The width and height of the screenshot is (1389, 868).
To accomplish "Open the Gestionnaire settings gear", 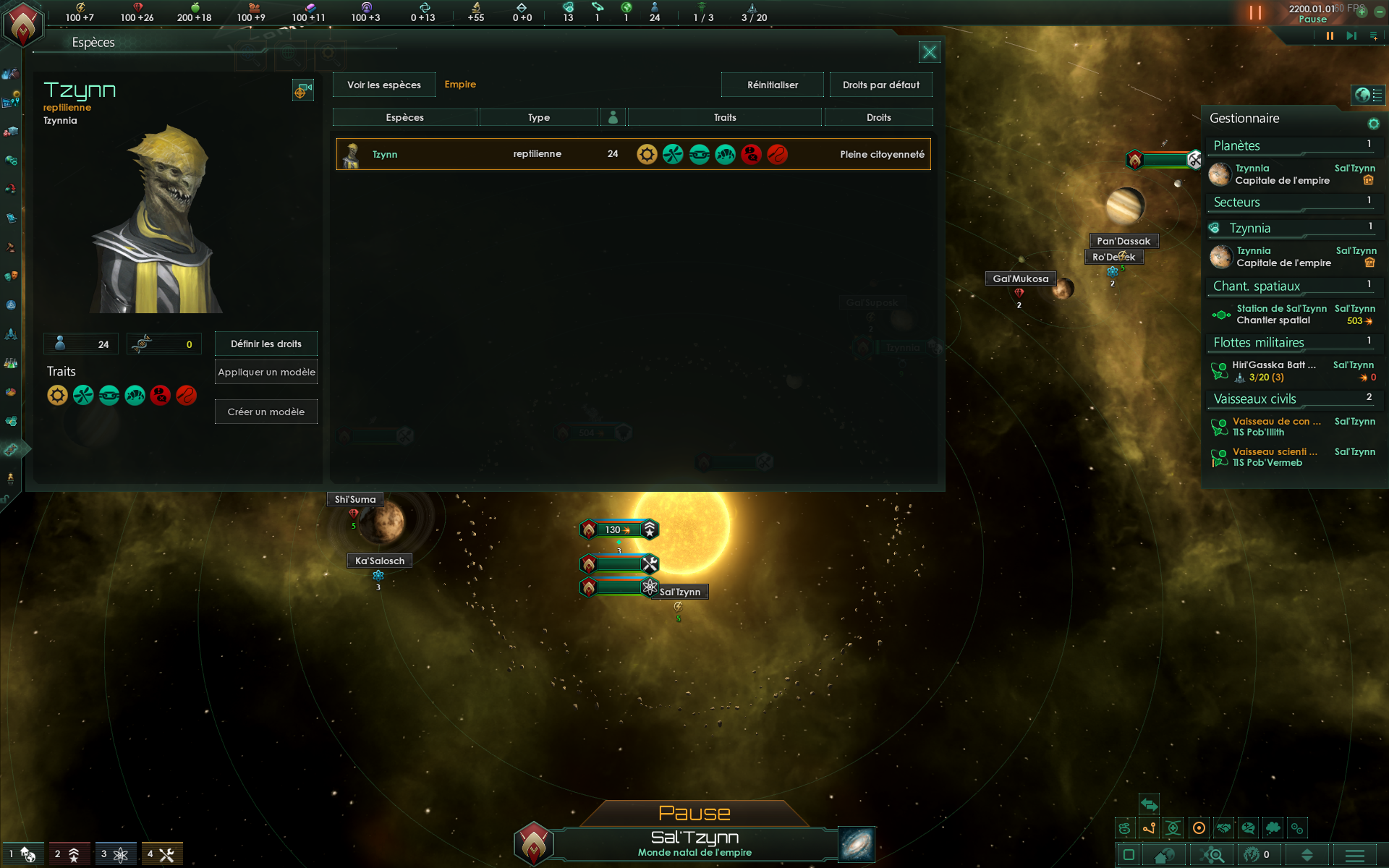I will (x=1373, y=124).
